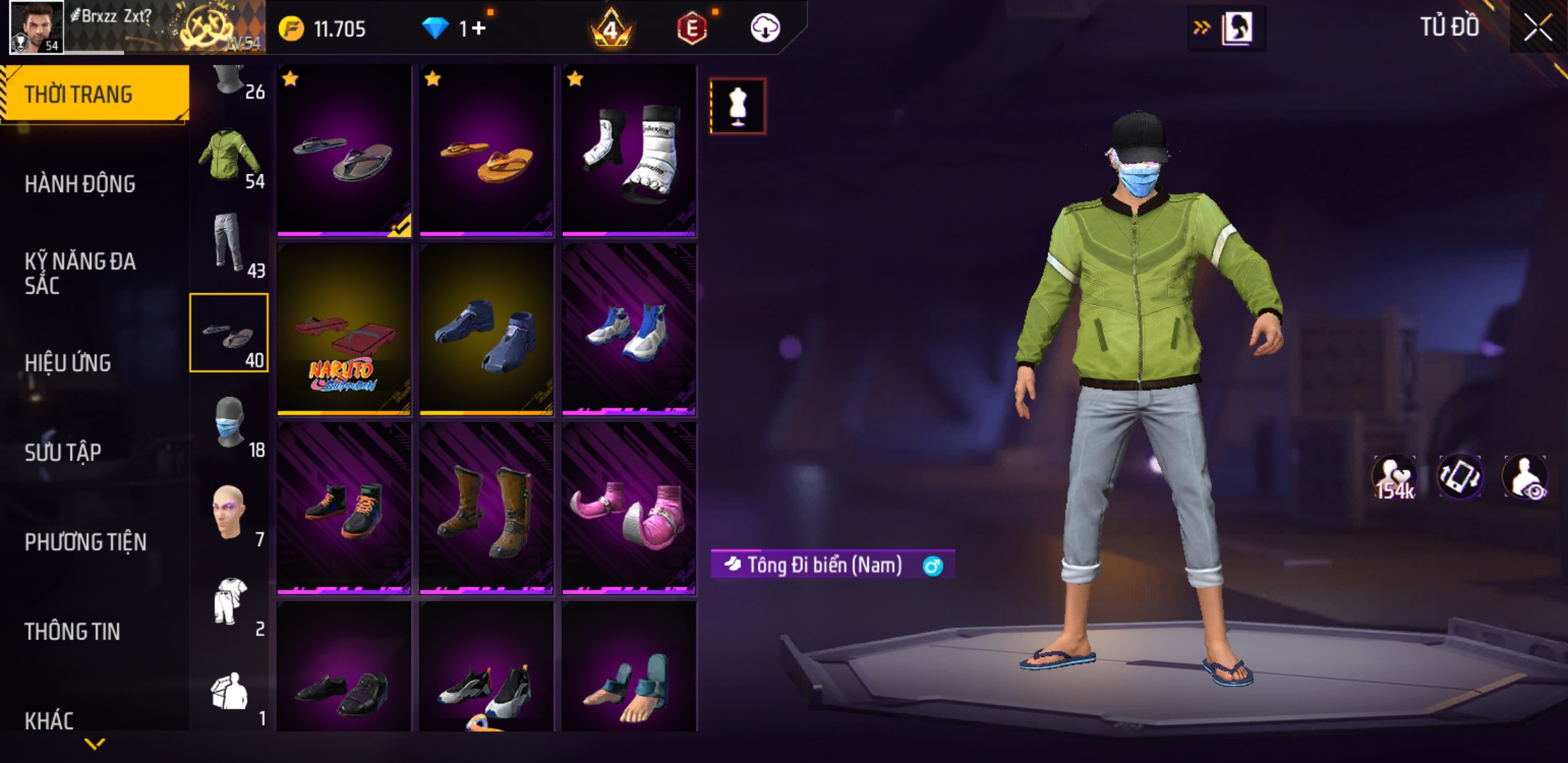
Task: Close the wardrobe with the X button
Action: pos(1537,28)
